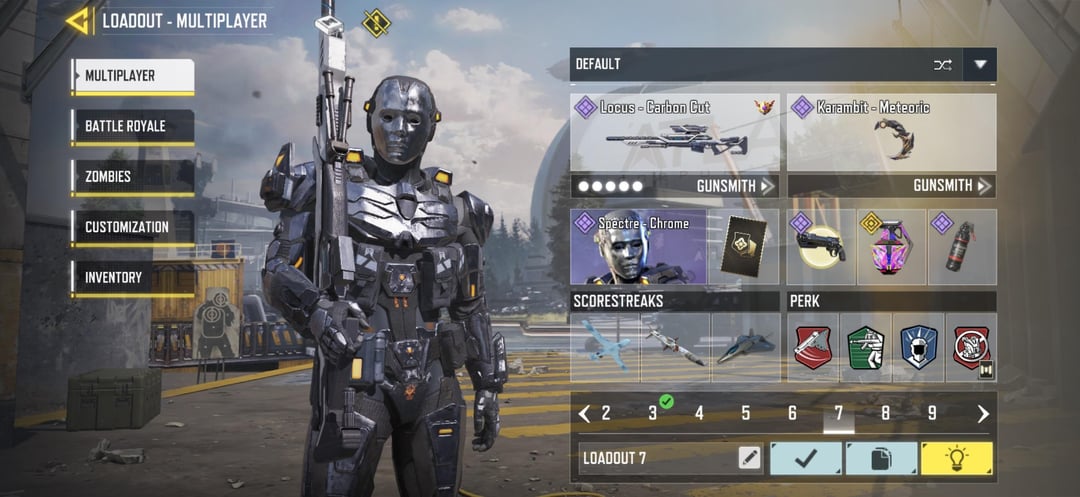Switch to loadout number 9
The width and height of the screenshot is (1080, 497).
pyautogui.click(x=931, y=413)
